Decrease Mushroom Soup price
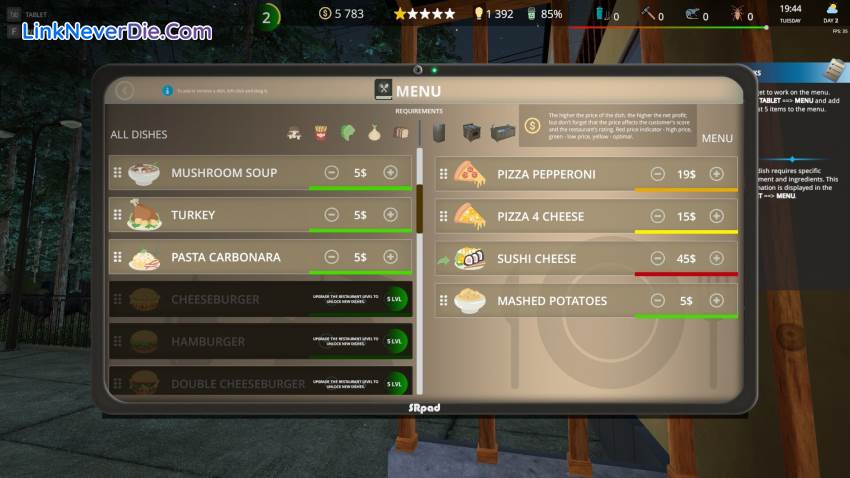850x478 pixels. click(332, 173)
